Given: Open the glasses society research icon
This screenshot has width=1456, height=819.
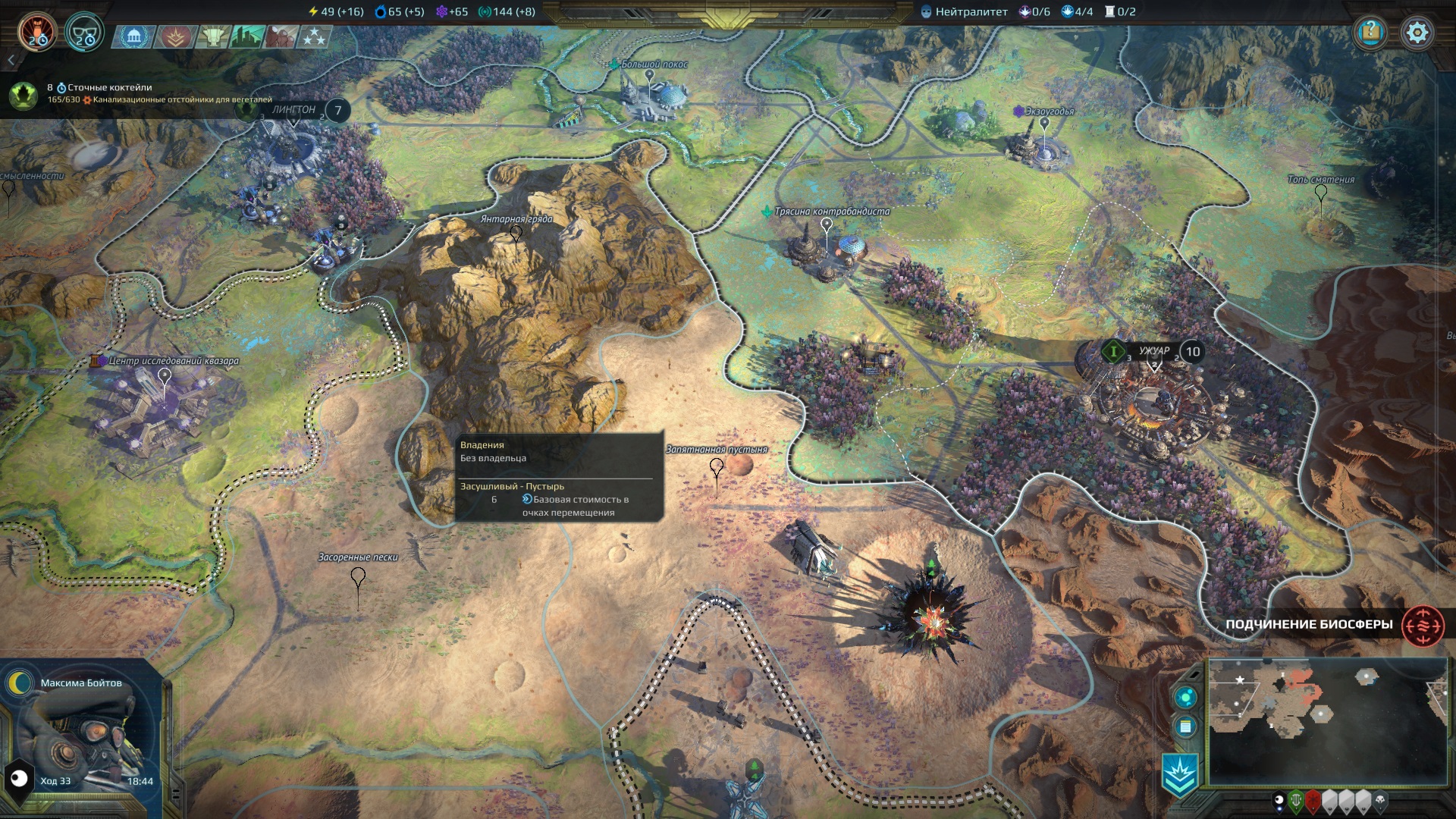Looking at the screenshot, I should (83, 33).
